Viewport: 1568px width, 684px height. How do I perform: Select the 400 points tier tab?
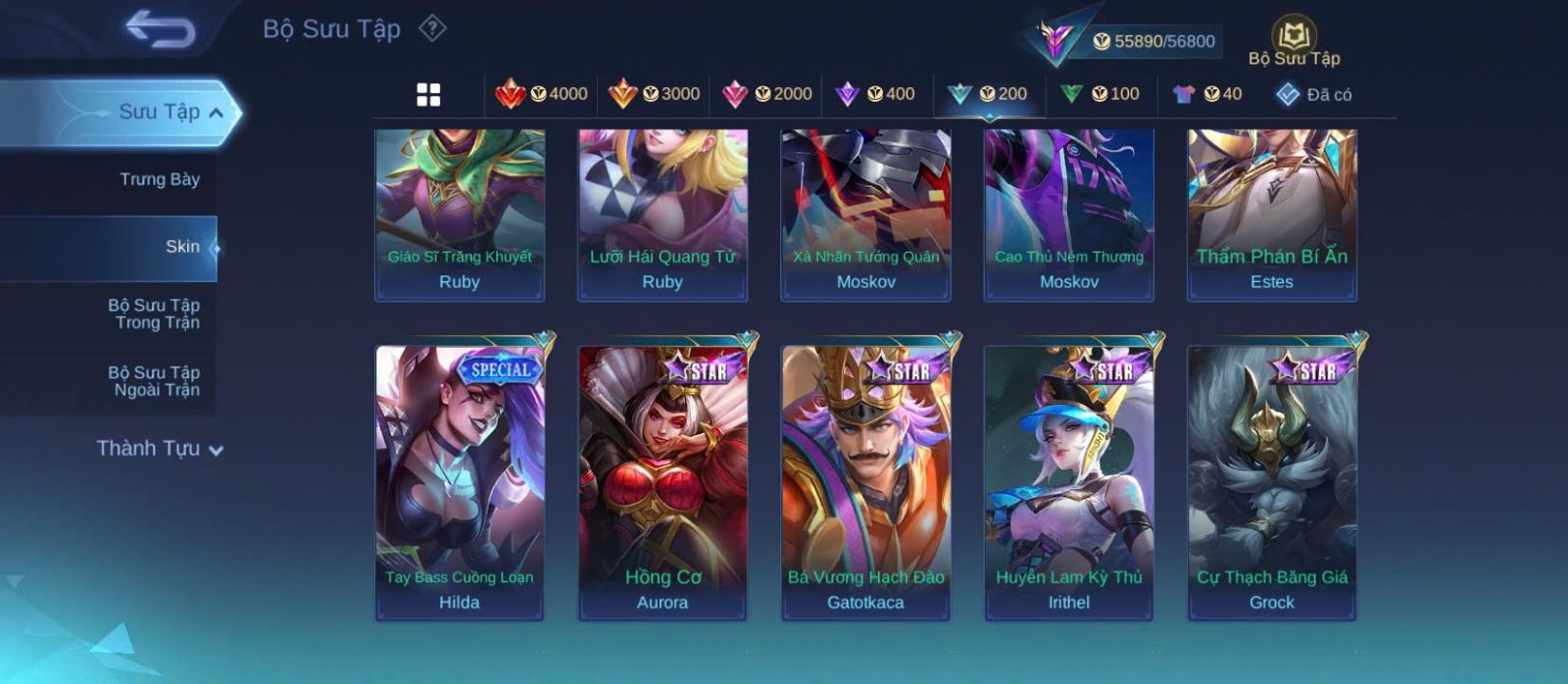pyautogui.click(x=876, y=94)
